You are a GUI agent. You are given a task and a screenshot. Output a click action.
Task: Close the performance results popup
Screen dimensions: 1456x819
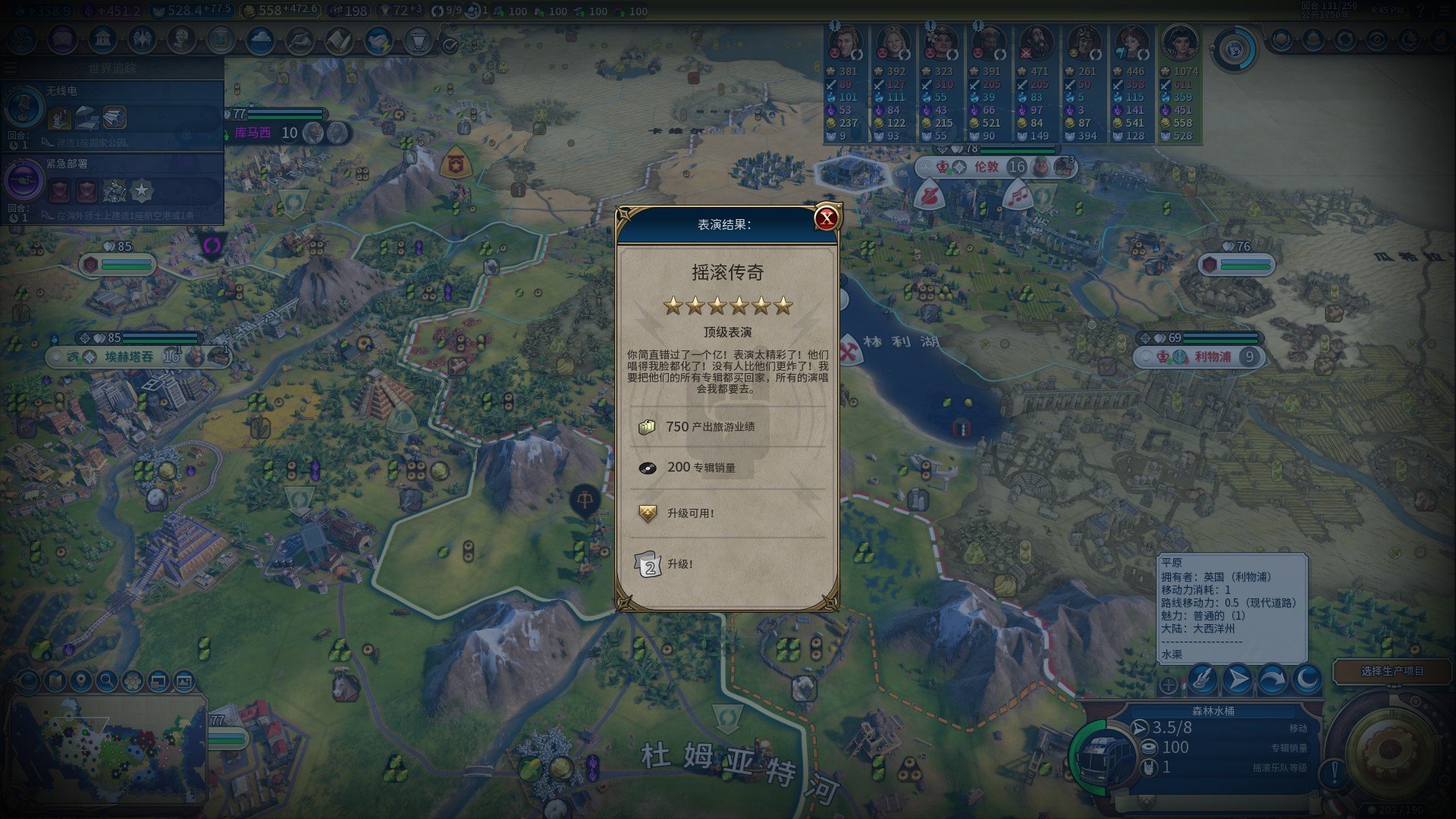point(826,218)
